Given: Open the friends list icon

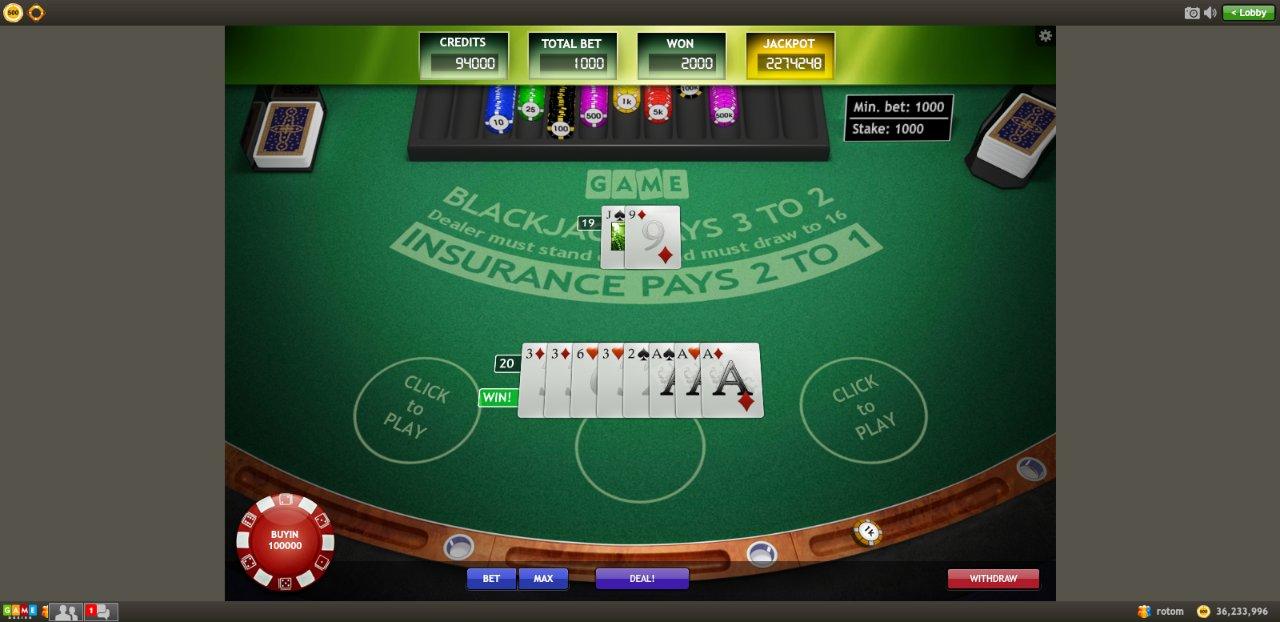Looking at the screenshot, I should click(x=66, y=611).
